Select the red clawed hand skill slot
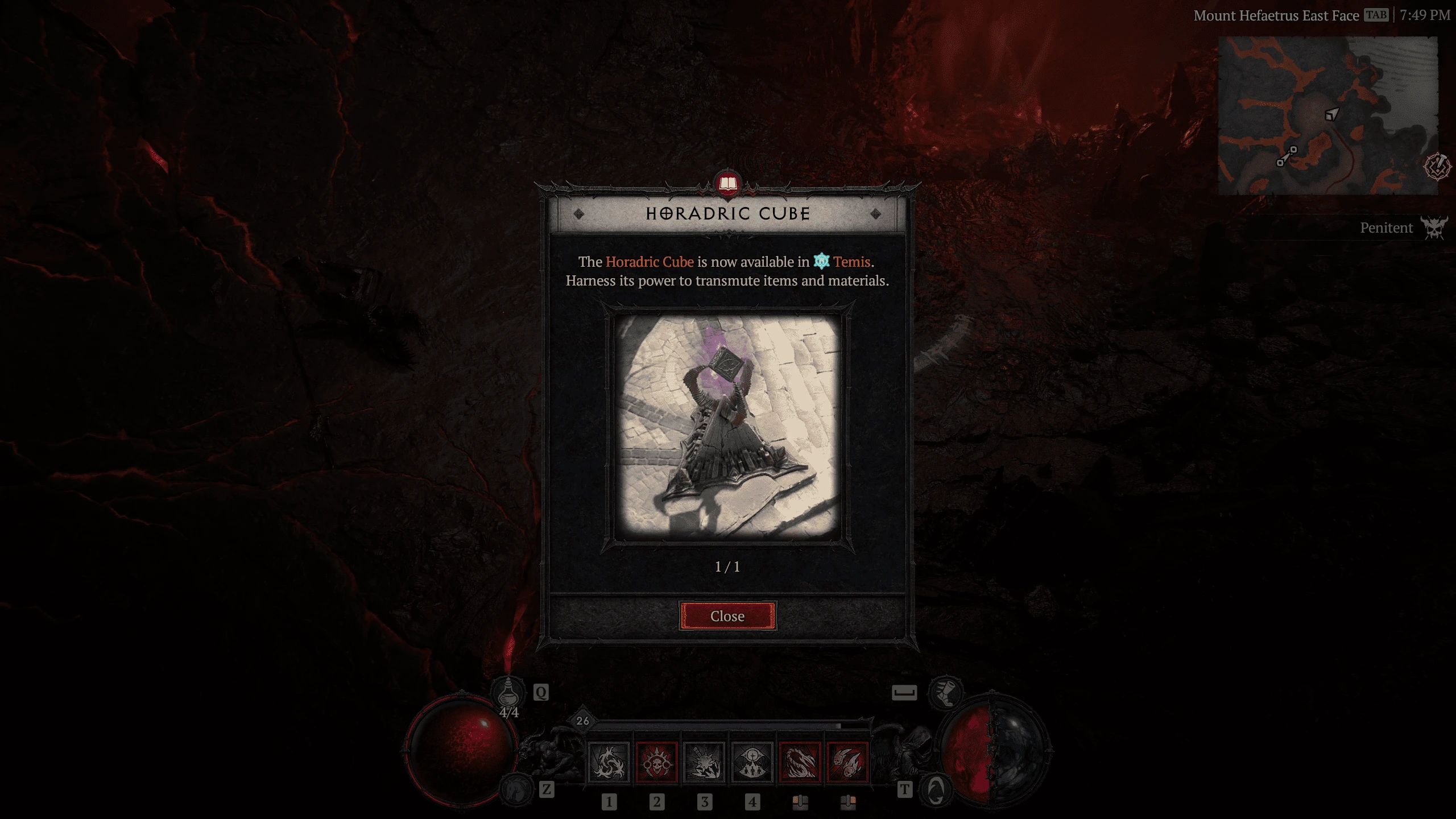The height and width of the screenshot is (819, 1456). pyautogui.click(x=800, y=762)
